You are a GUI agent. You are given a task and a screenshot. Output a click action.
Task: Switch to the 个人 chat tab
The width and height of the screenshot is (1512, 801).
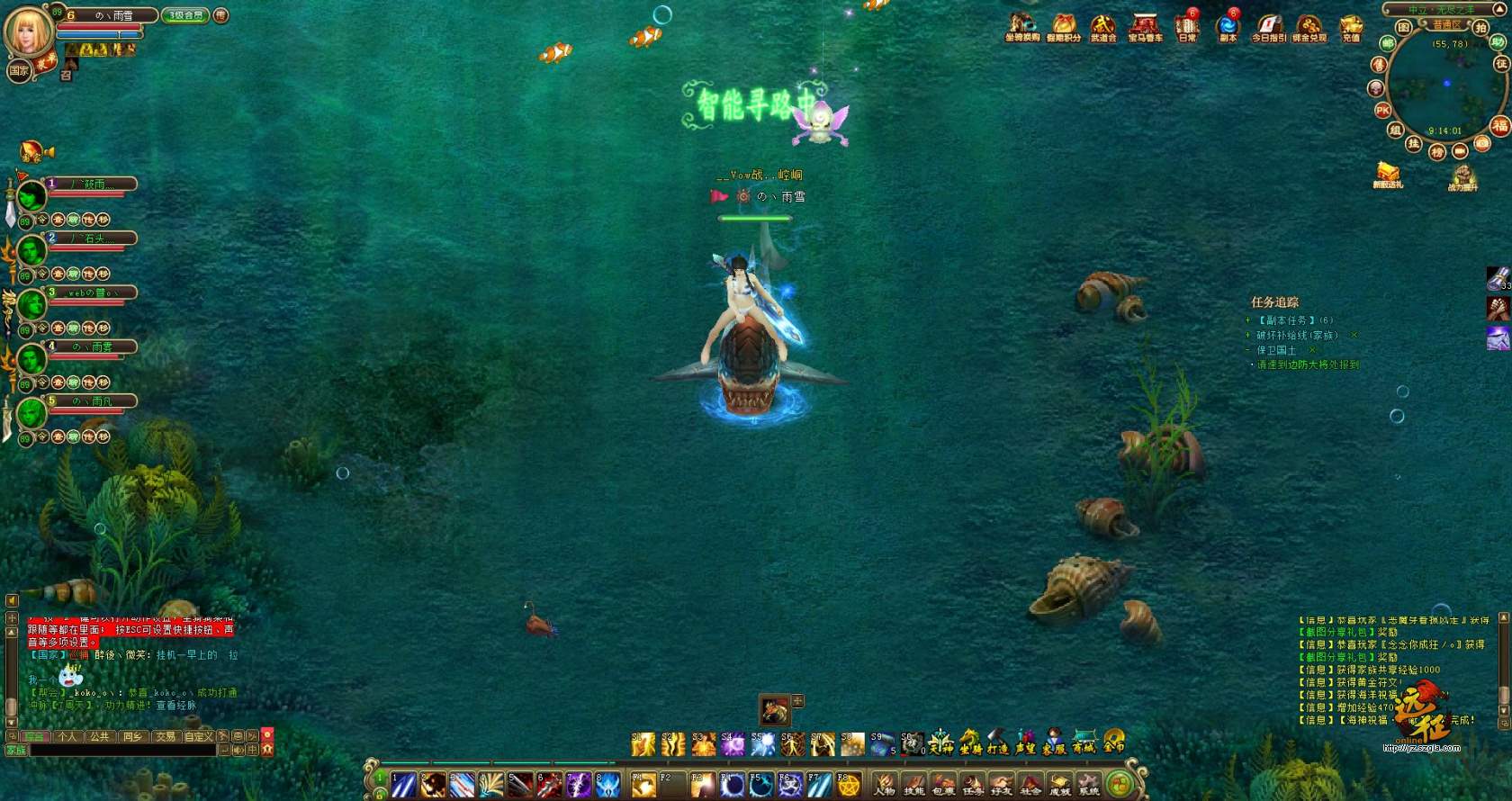[x=67, y=736]
